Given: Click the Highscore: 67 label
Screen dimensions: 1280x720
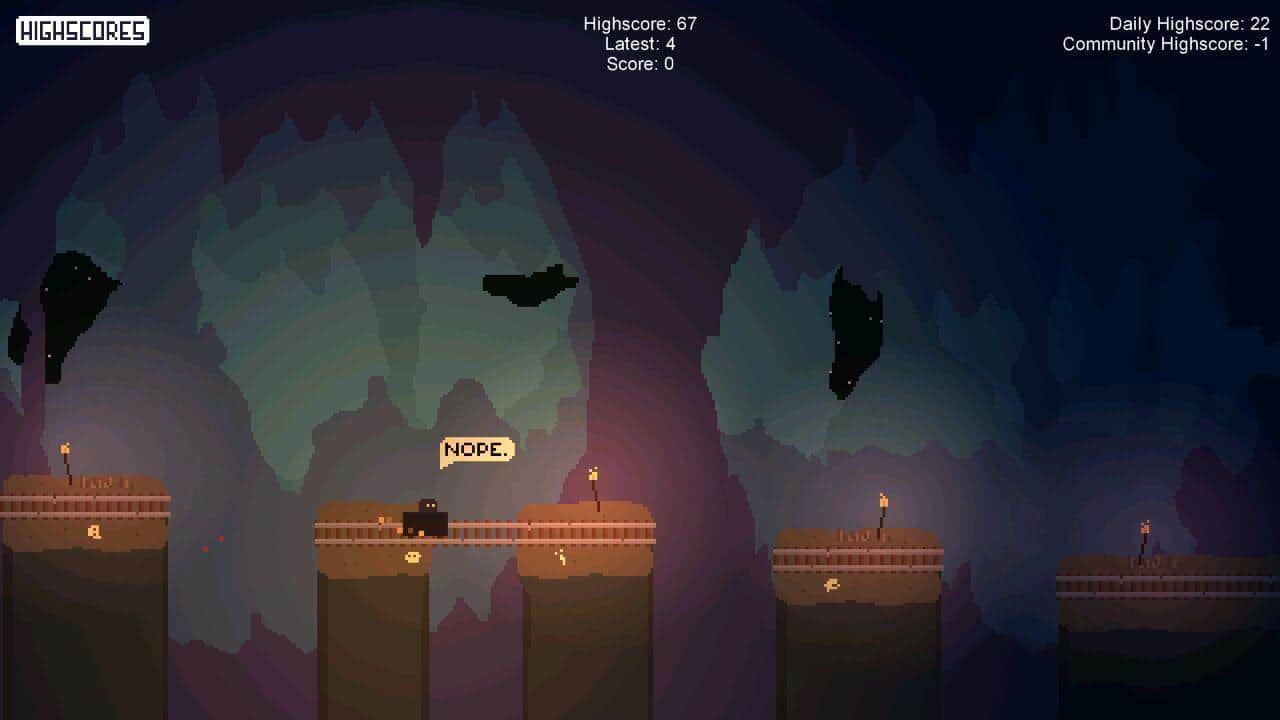Looking at the screenshot, I should coord(638,24).
